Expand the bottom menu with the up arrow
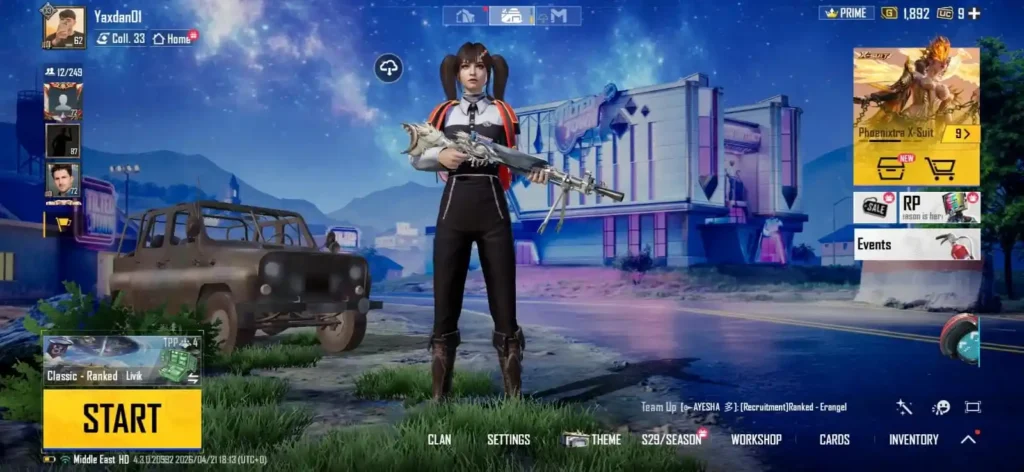Image resolution: width=1024 pixels, height=472 pixels. (968, 439)
